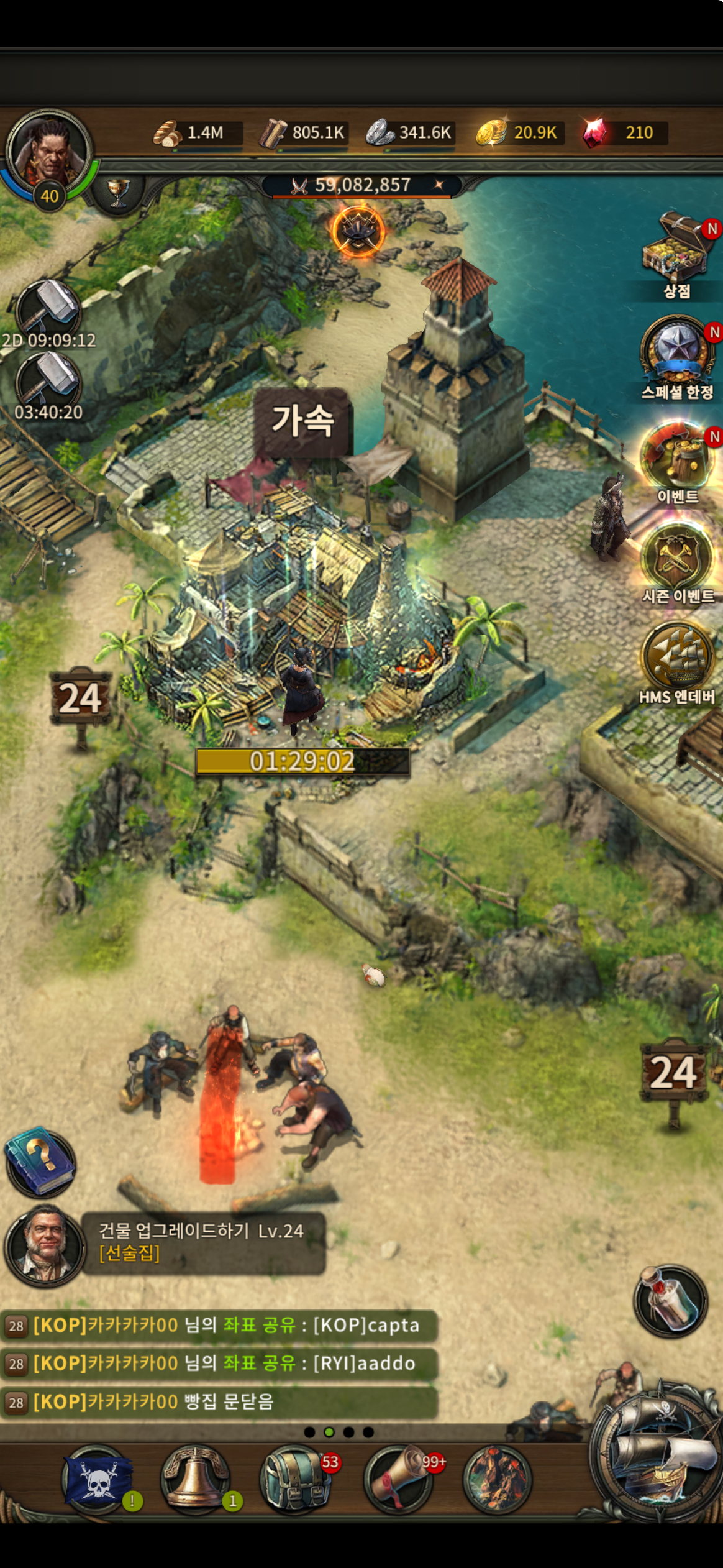Open the blue question mark guide book
723x1568 pixels.
click(x=41, y=1161)
